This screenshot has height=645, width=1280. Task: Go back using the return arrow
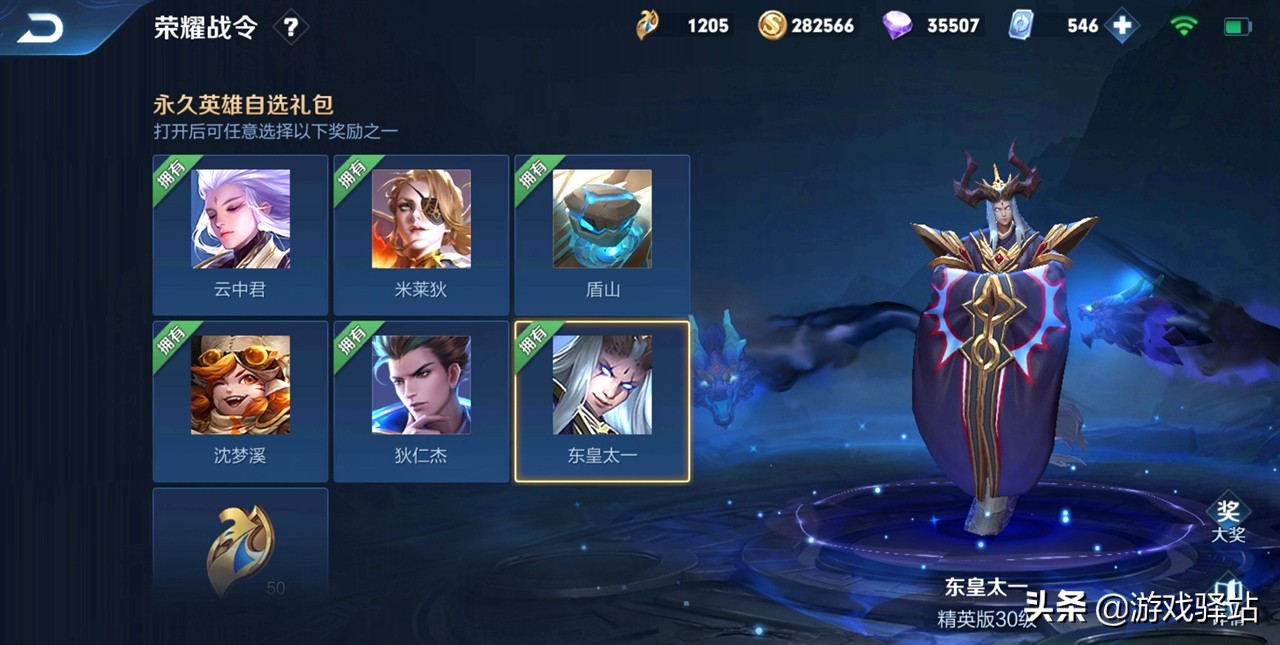[x=40, y=27]
